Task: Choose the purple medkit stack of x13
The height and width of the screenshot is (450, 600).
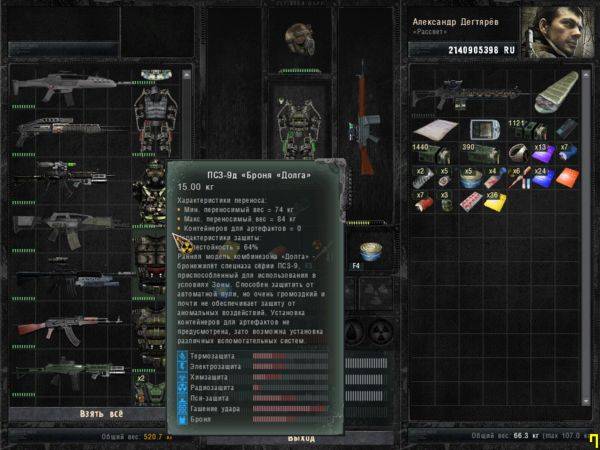Action: click(x=543, y=153)
